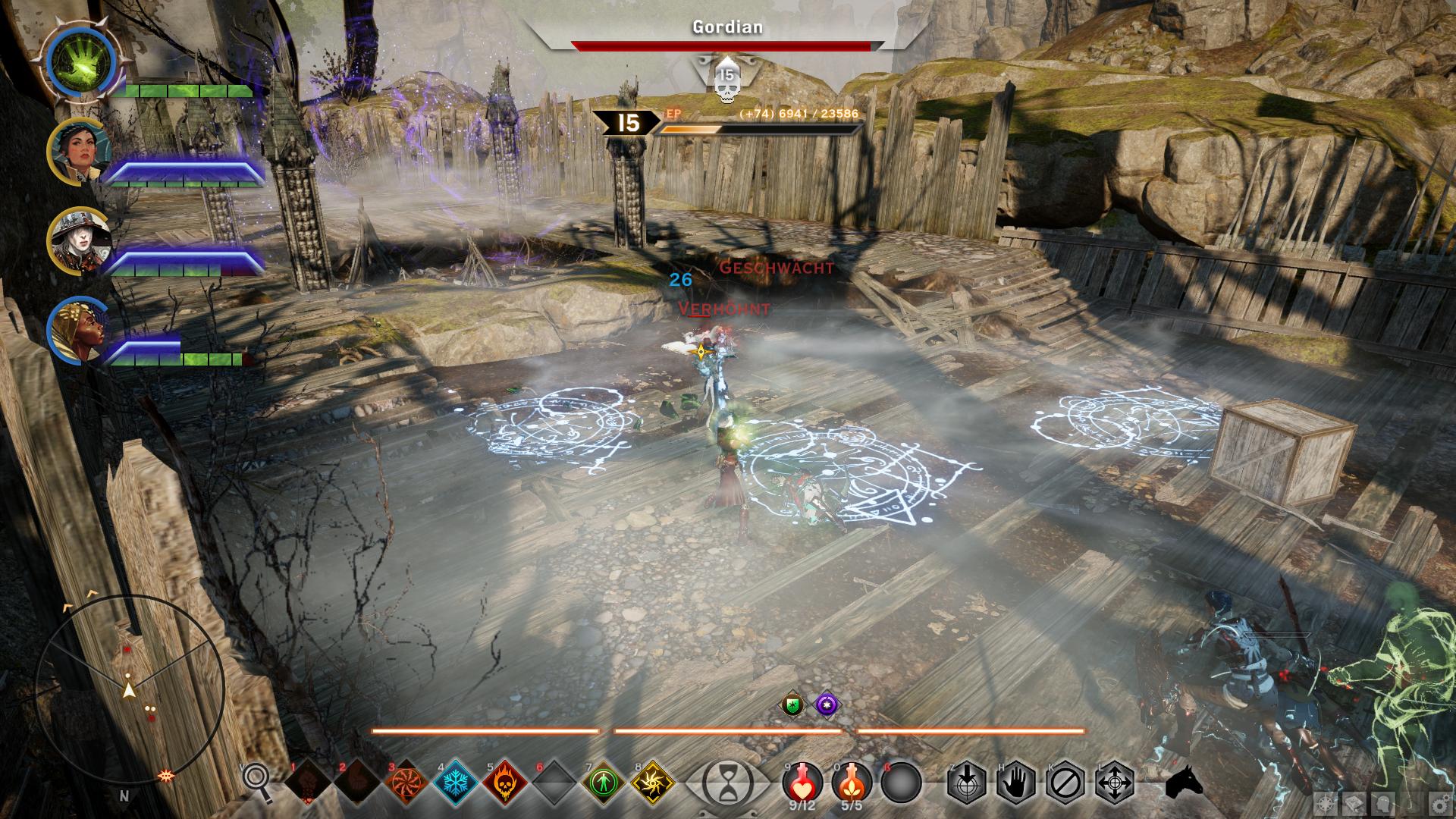Use the orange leaf potion flask

[852, 781]
